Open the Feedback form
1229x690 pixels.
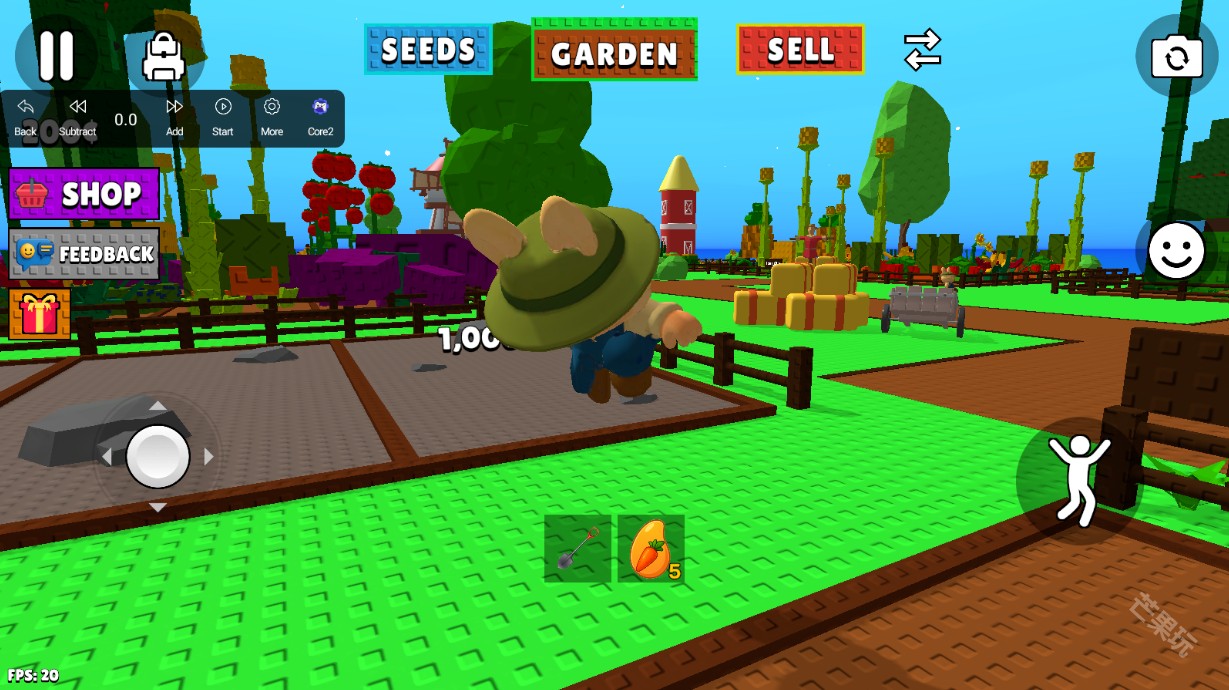[85, 253]
